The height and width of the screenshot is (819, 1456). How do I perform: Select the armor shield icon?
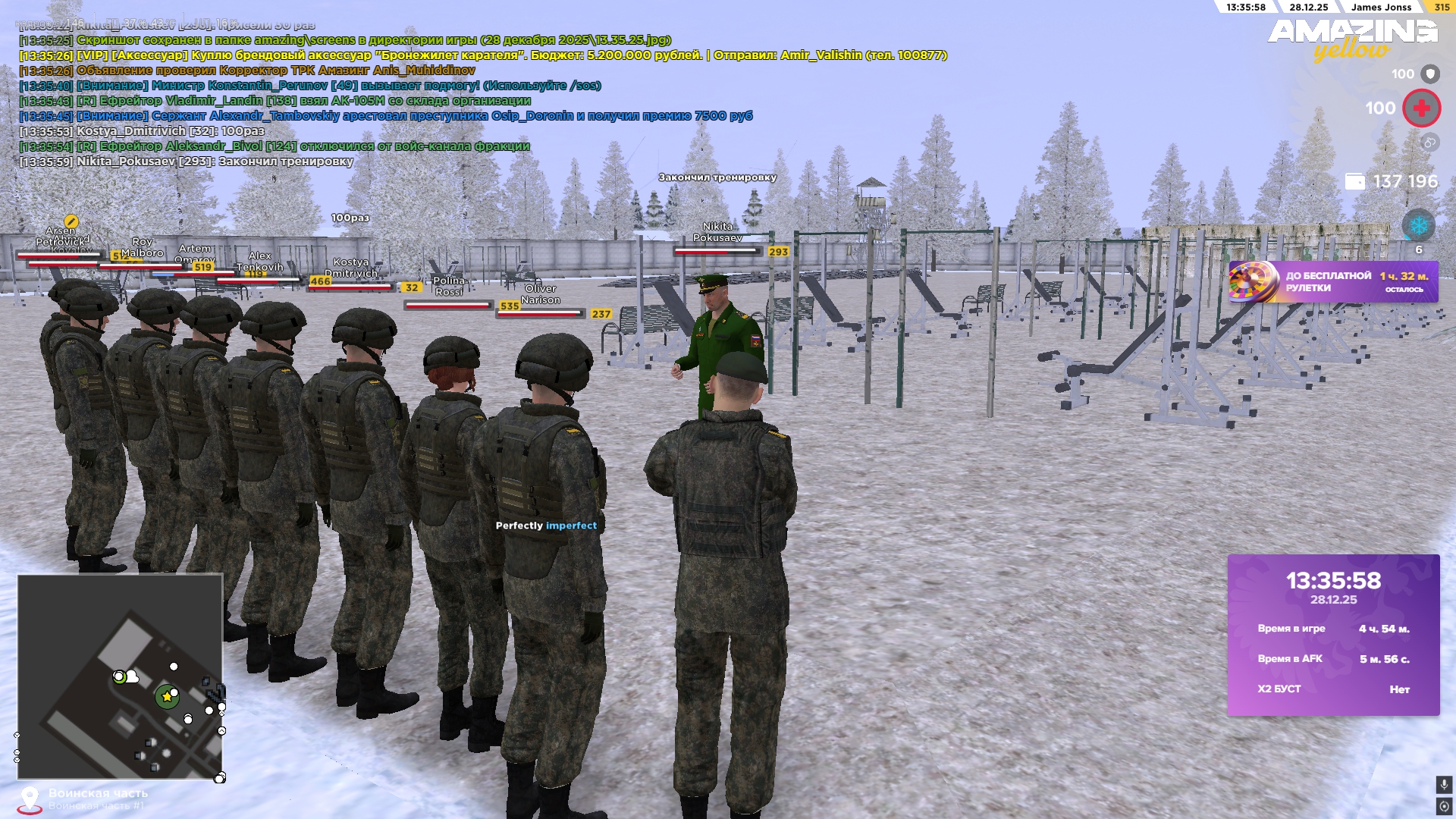coord(1429,74)
